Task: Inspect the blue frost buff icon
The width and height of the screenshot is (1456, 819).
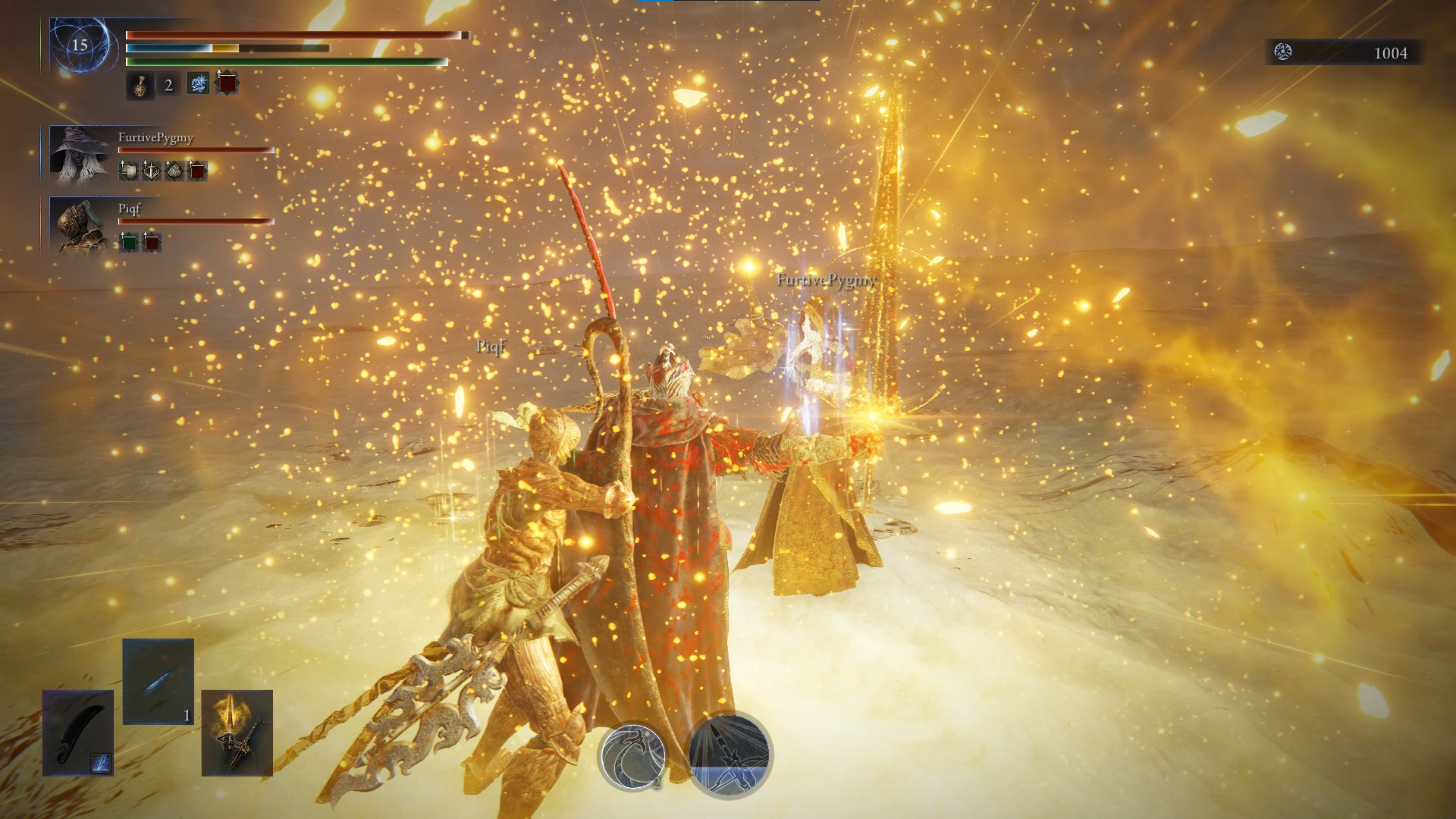Action: 198,83
